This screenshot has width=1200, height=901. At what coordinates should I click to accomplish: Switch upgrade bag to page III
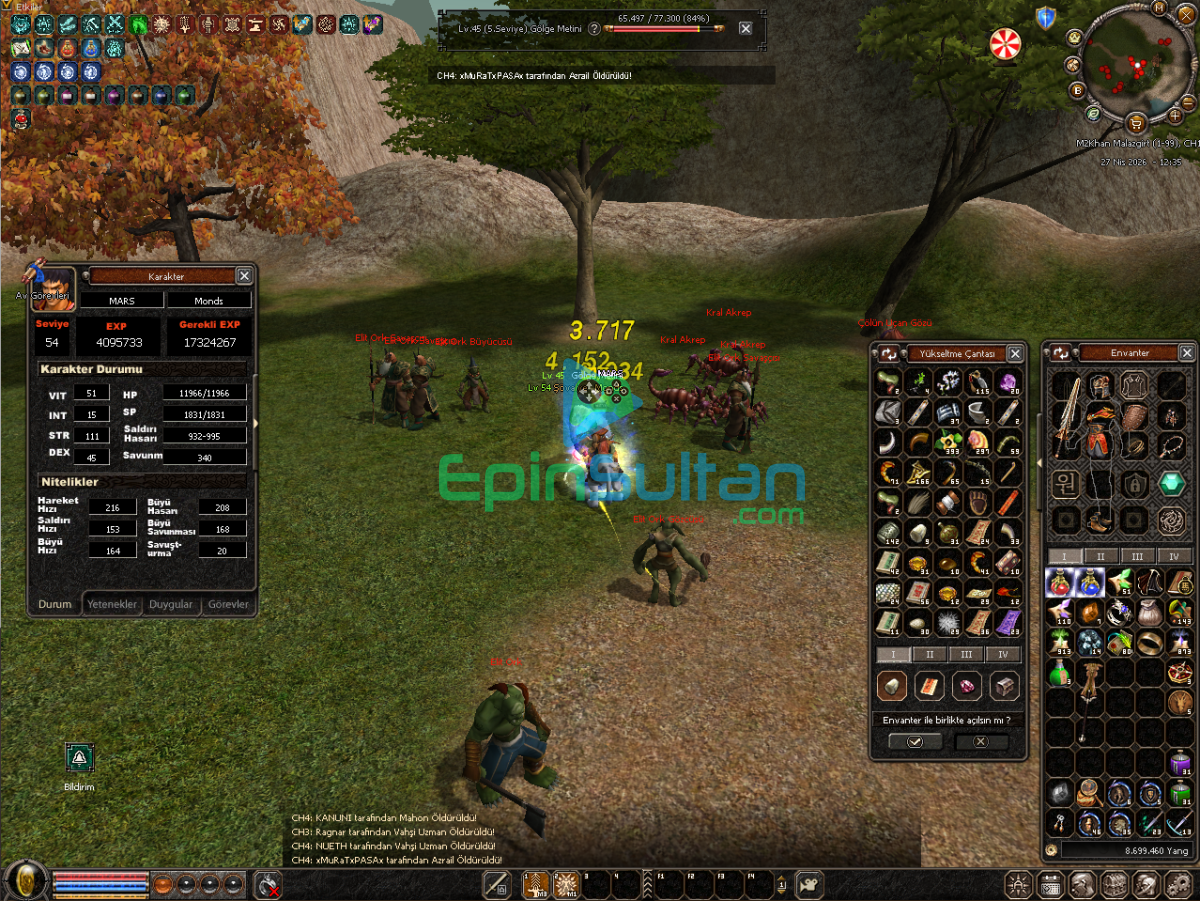(x=965, y=654)
